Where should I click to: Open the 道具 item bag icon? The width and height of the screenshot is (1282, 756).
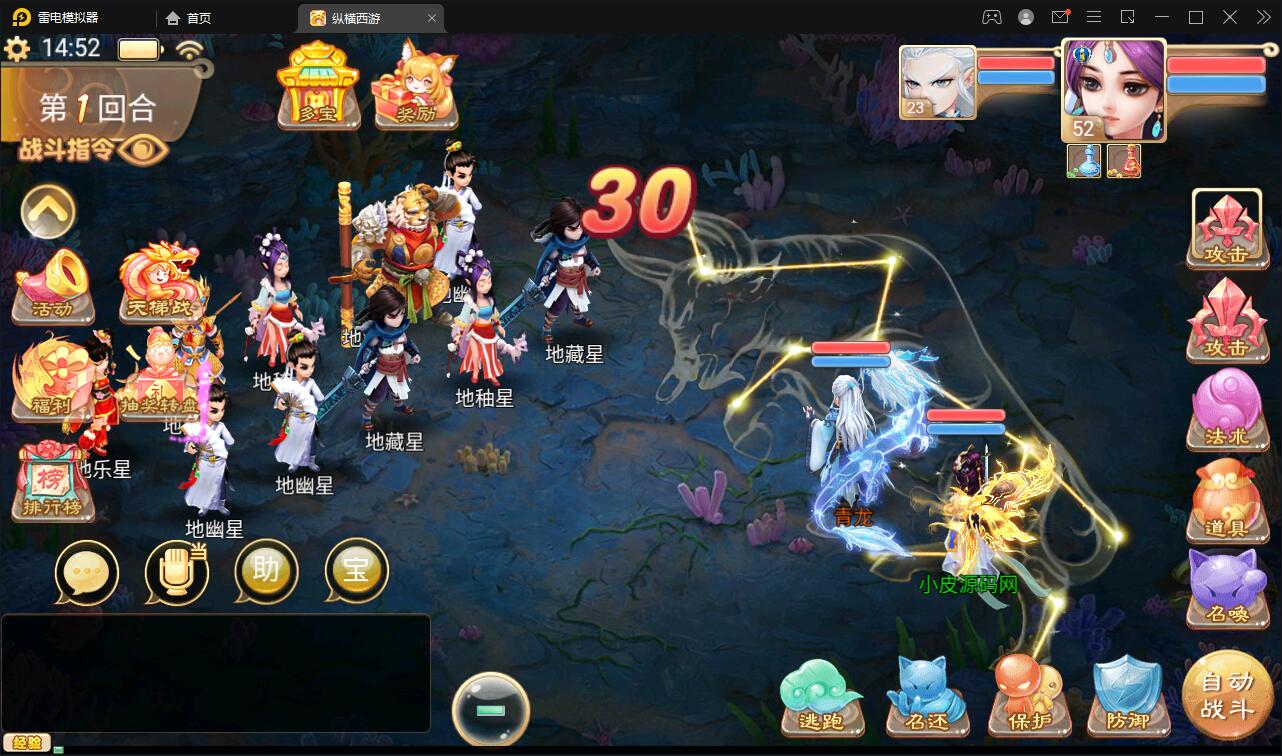(1228, 500)
